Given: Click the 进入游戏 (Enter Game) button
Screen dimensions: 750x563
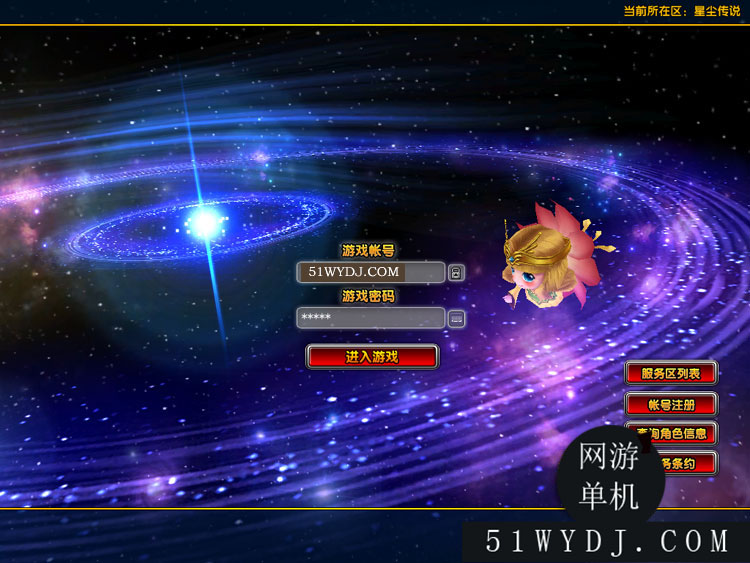Looking at the screenshot, I should [372, 356].
